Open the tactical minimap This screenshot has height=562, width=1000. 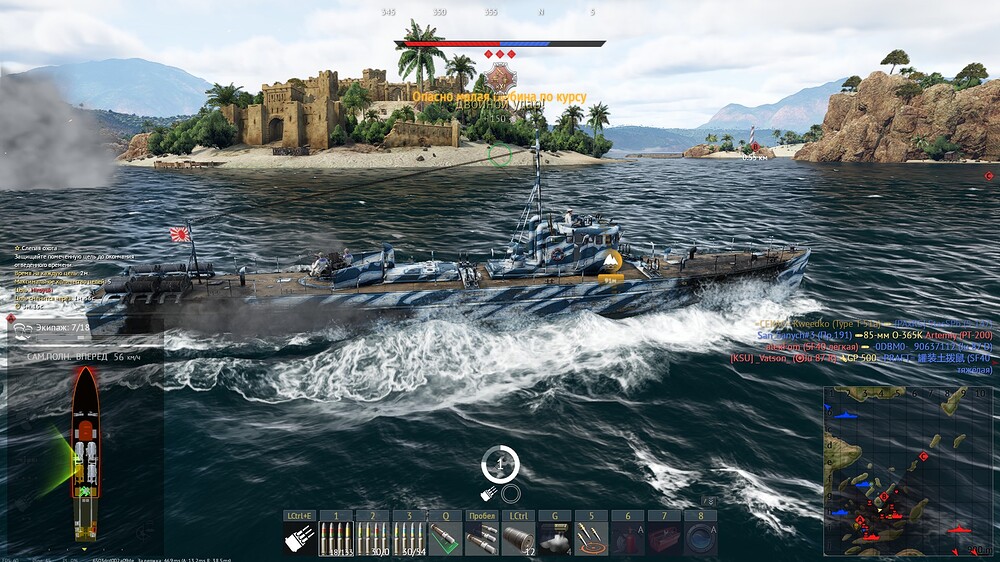point(908,470)
